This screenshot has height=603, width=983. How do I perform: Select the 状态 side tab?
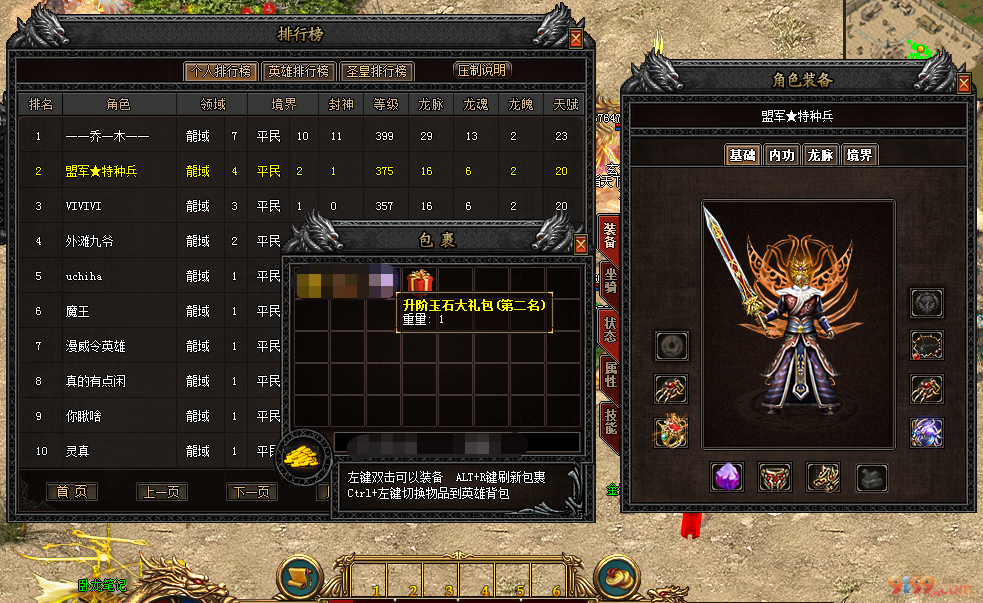[609, 328]
